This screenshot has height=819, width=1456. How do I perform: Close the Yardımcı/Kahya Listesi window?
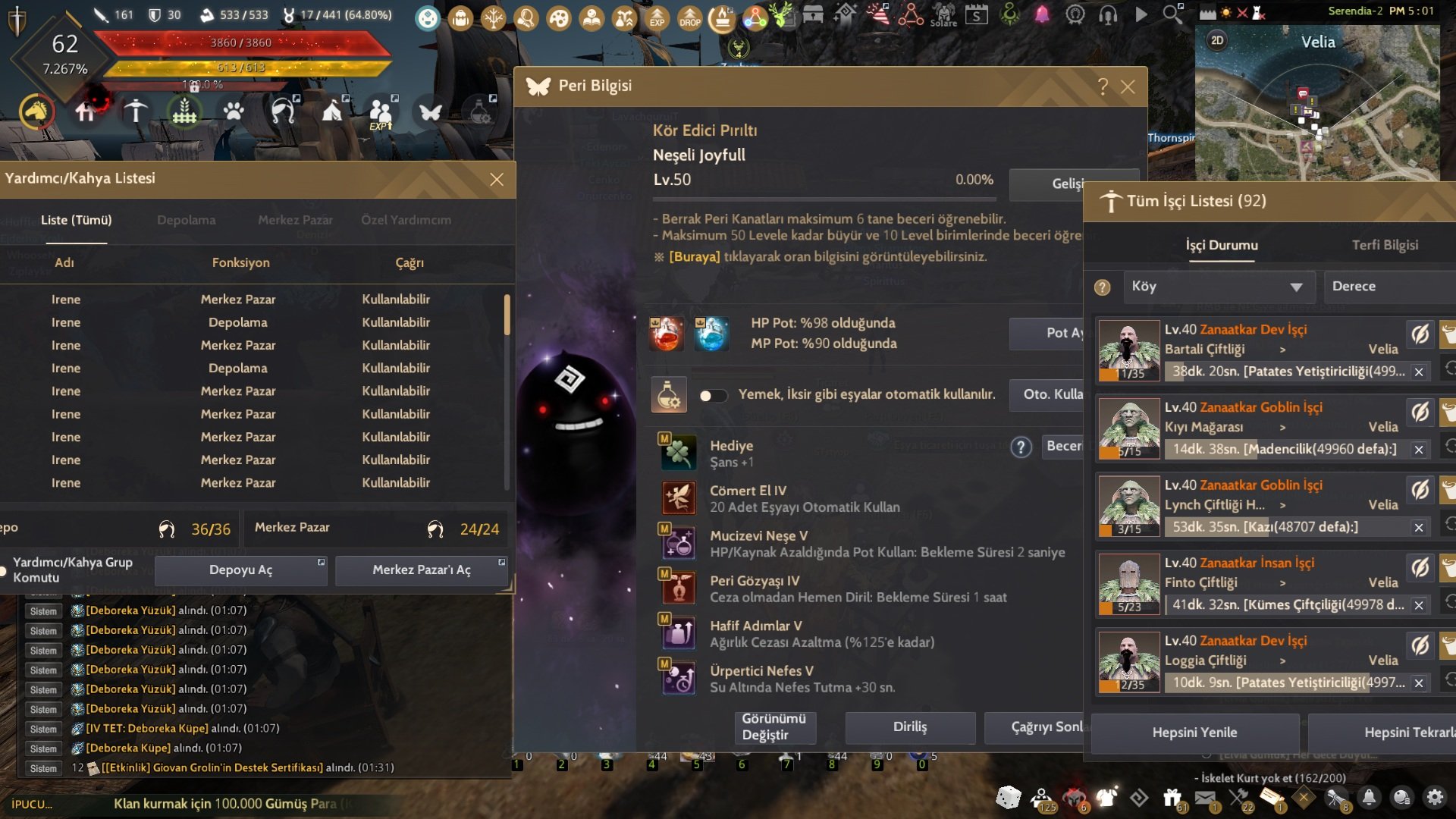[497, 180]
